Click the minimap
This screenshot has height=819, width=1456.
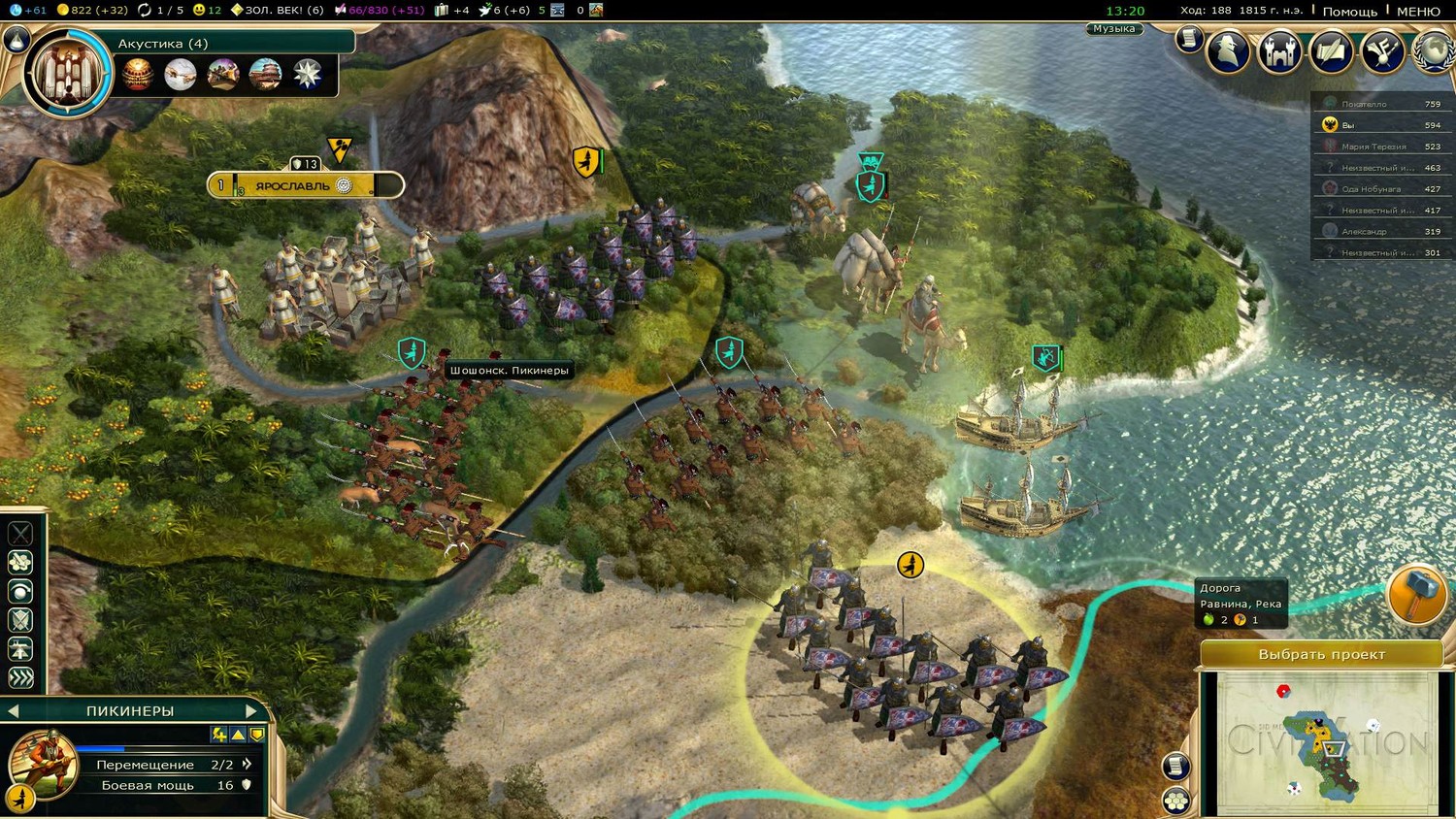(1325, 742)
